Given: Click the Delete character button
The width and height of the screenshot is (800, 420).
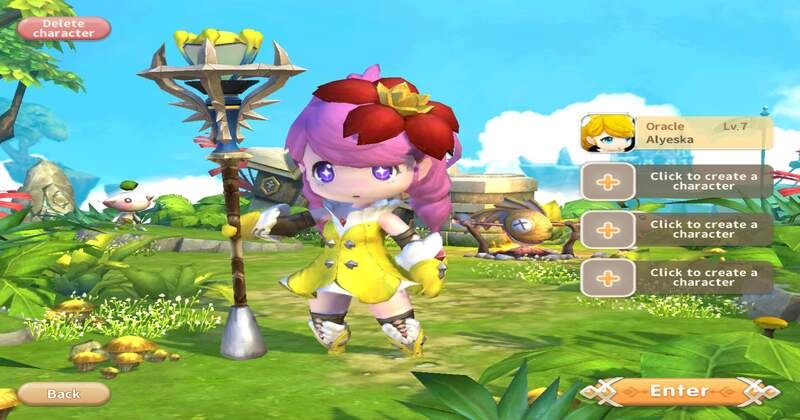Looking at the screenshot, I should point(63,28).
